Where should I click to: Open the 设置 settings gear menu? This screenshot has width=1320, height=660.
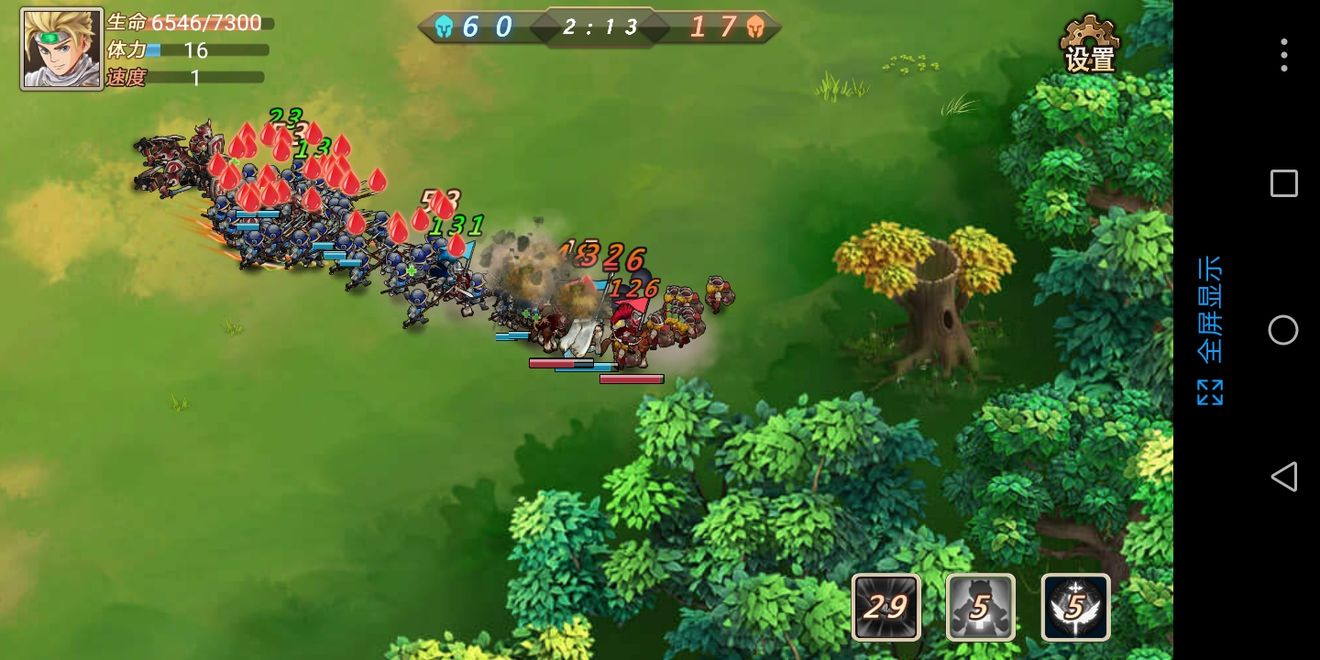(x=1089, y=45)
